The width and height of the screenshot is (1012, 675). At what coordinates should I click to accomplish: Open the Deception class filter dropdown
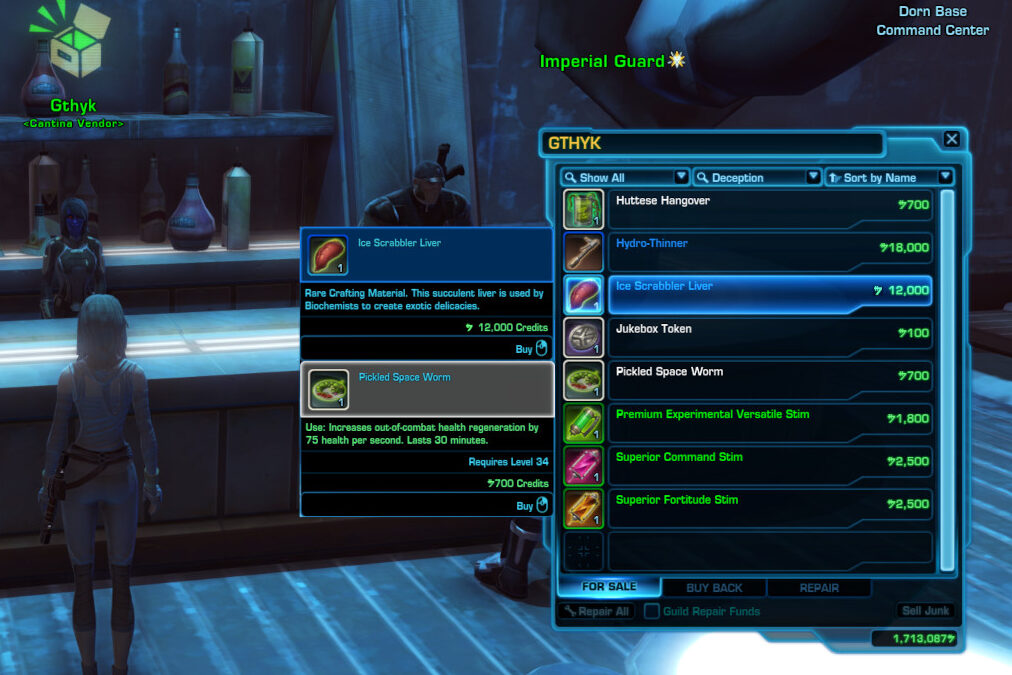coord(758,177)
